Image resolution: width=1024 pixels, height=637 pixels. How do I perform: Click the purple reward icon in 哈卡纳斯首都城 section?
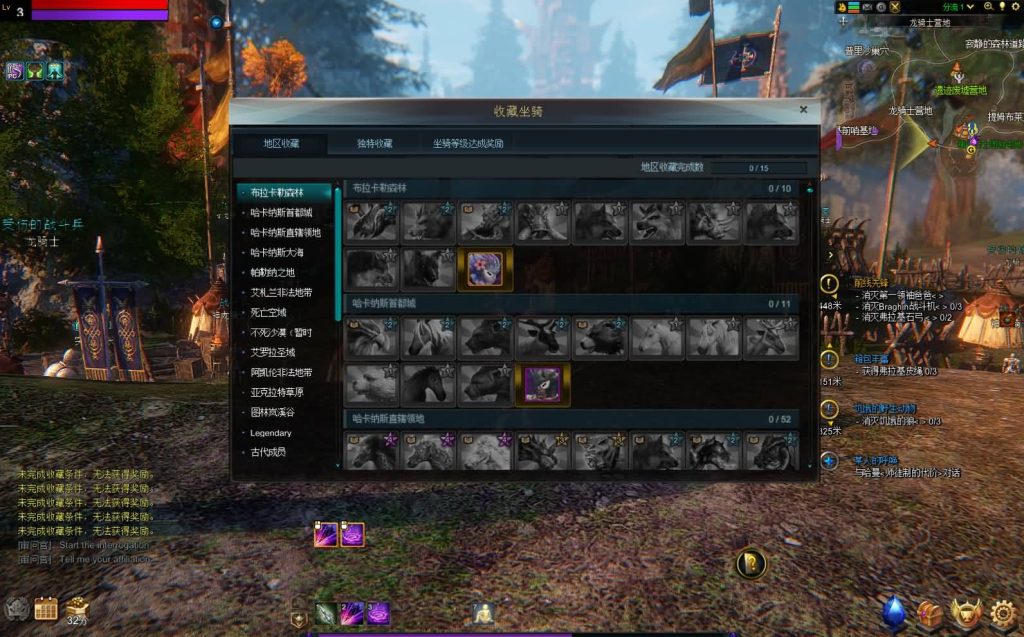coord(543,384)
